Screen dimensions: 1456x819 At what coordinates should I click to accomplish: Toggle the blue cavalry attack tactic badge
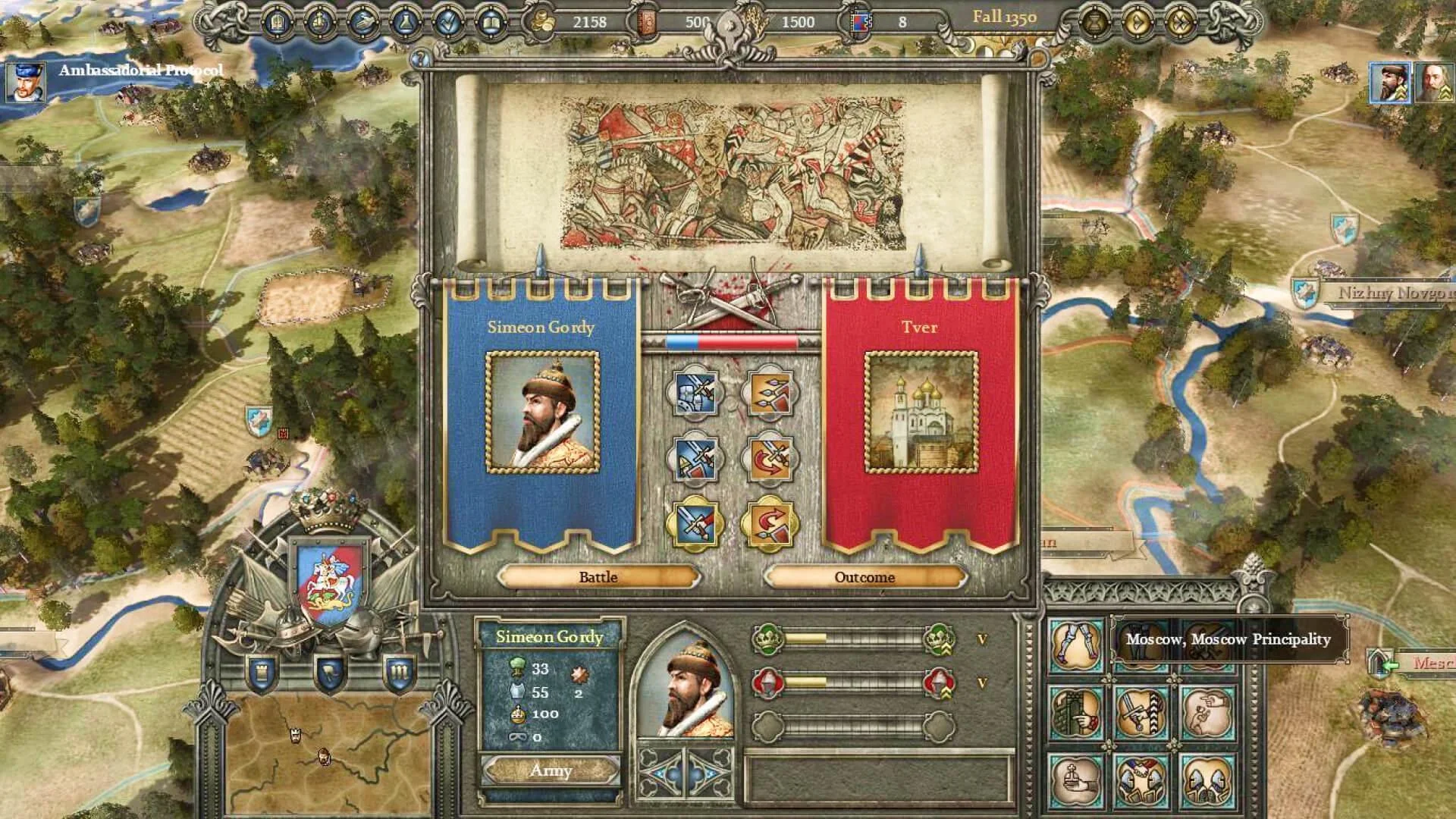coord(695,394)
